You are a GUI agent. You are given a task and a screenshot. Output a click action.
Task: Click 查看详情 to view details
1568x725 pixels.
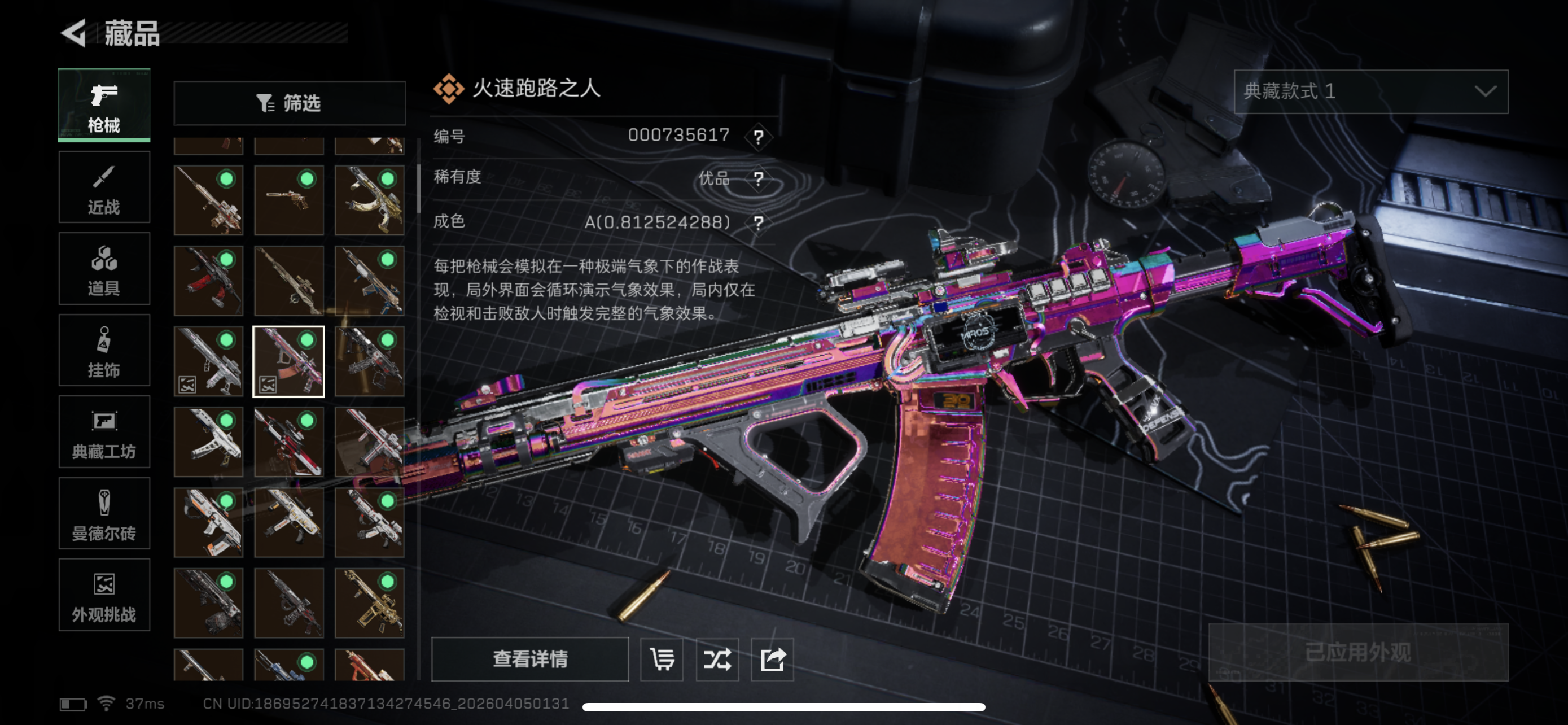(531, 660)
